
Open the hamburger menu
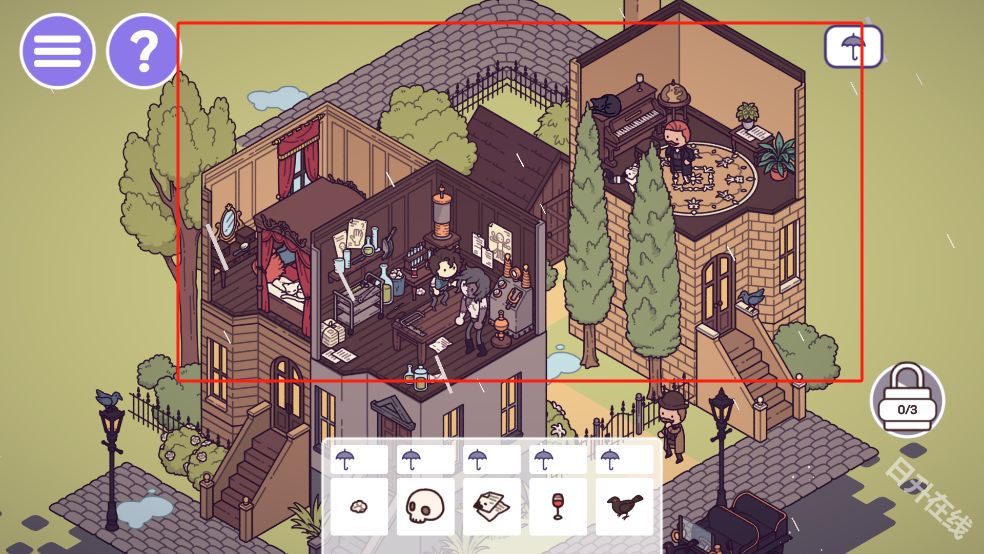57,51
